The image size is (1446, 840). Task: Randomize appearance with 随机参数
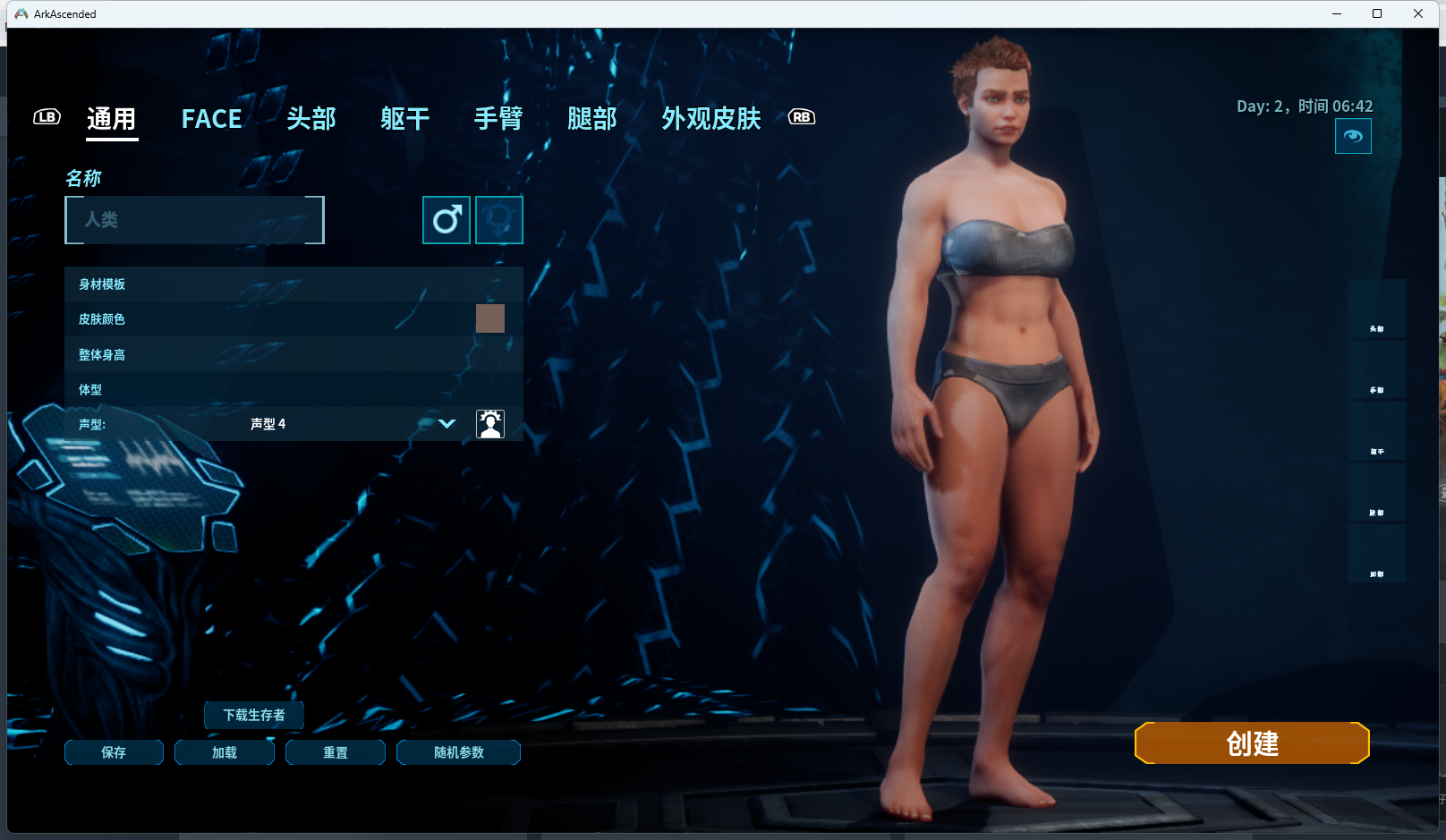(458, 752)
